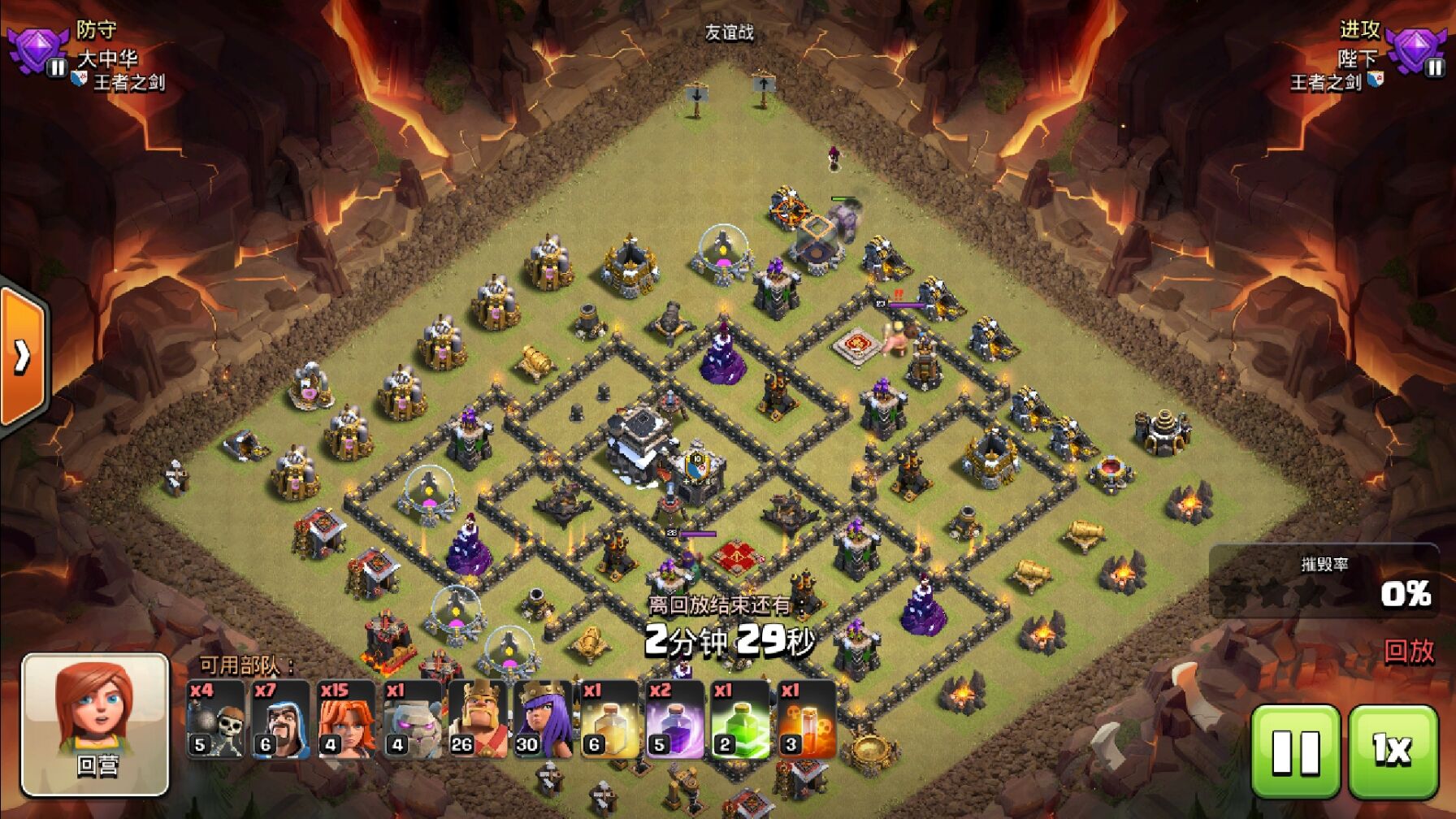
Task: Open the defender 大中华 league badge
Action: pyautogui.click(x=37, y=50)
